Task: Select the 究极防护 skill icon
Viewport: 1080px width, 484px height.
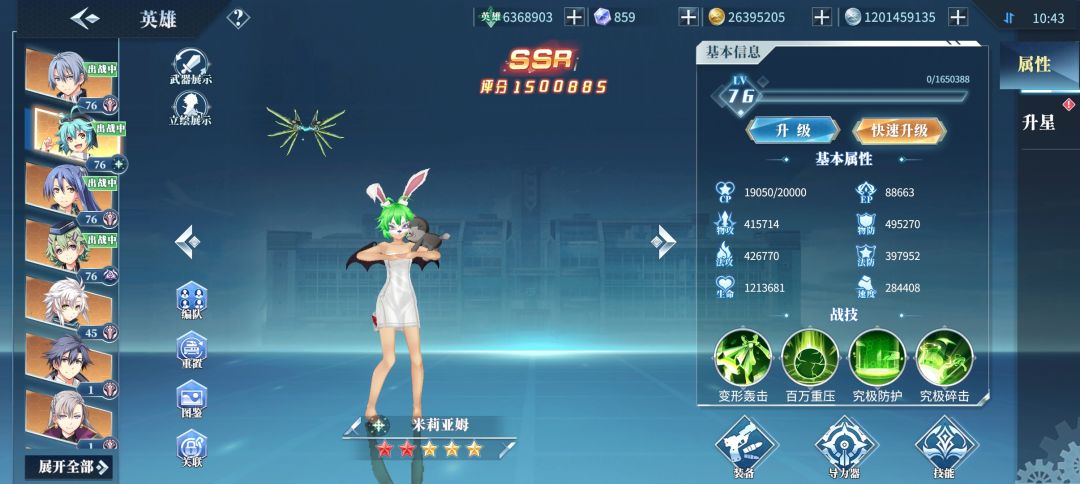Action: coord(877,357)
